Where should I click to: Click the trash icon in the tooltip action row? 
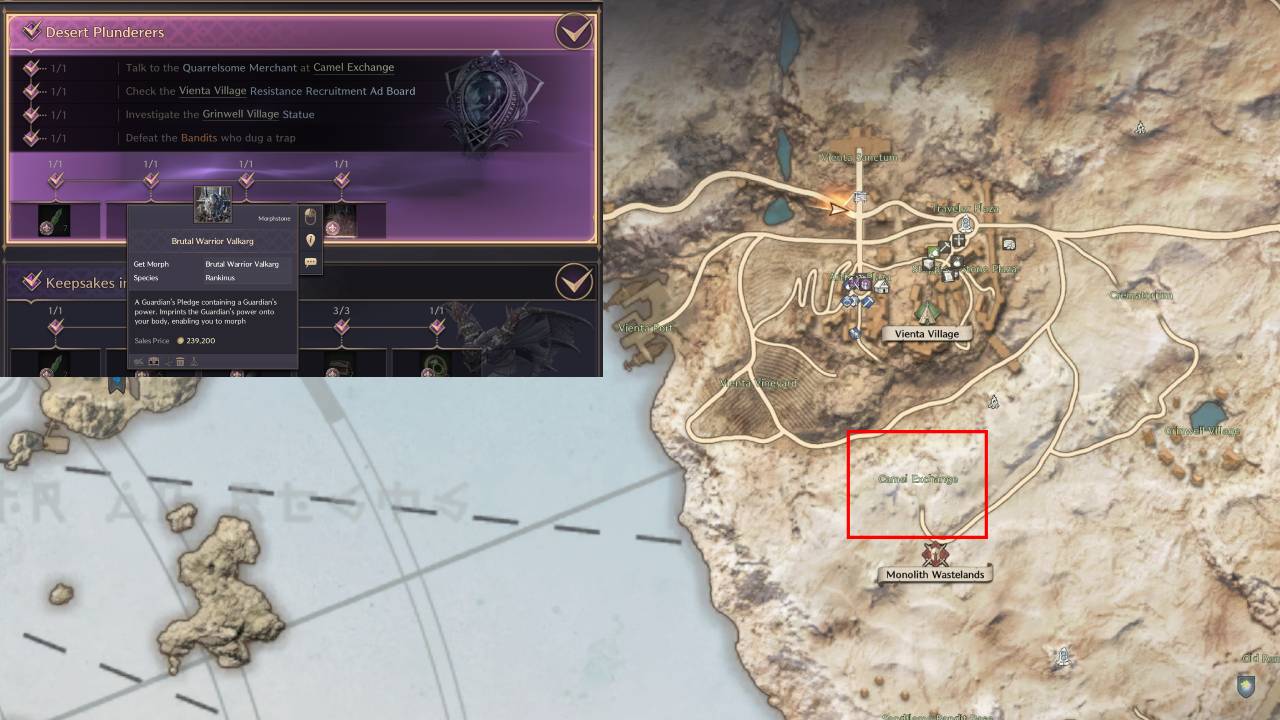[x=180, y=361]
